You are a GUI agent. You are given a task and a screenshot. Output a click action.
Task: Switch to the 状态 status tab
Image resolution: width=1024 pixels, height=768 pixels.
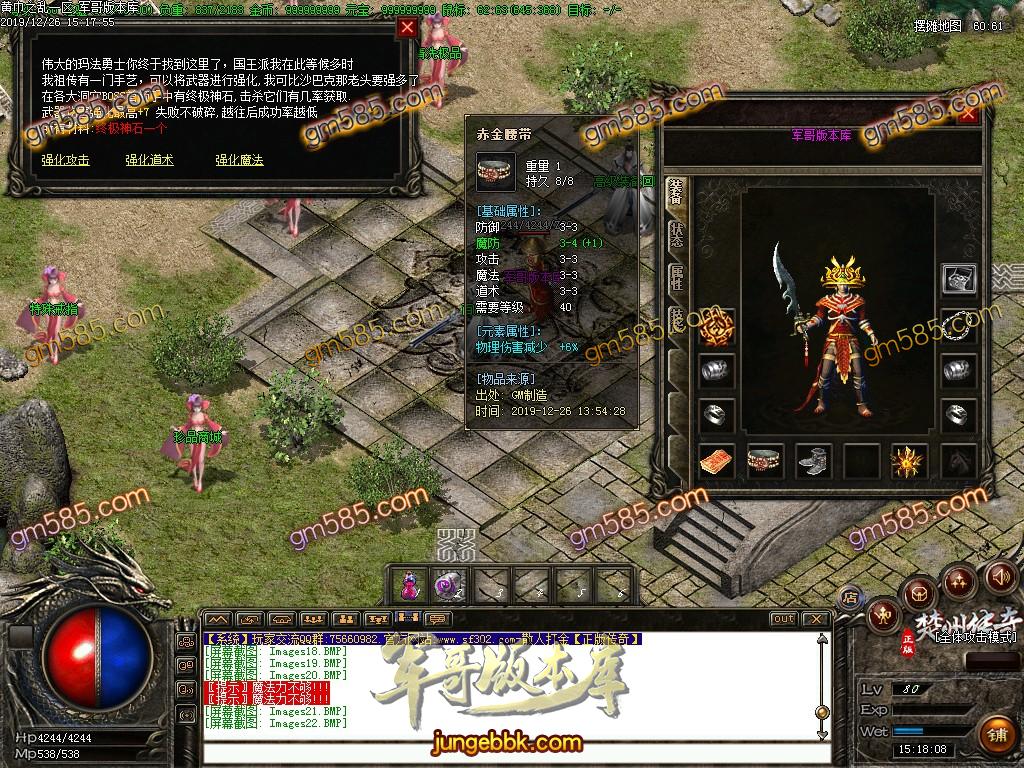pyautogui.click(x=676, y=235)
